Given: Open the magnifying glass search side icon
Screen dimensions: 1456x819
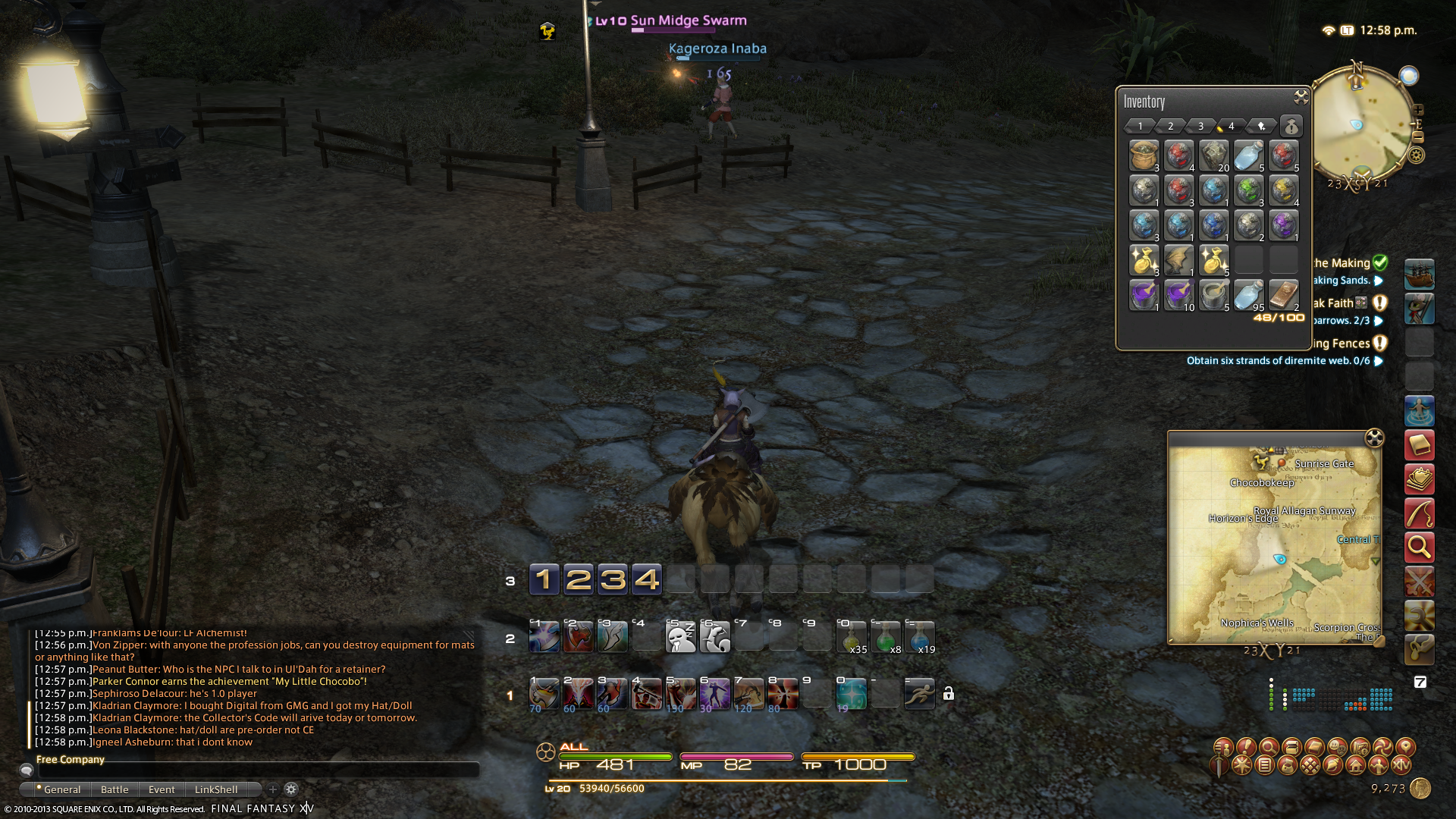Looking at the screenshot, I should [x=1419, y=547].
